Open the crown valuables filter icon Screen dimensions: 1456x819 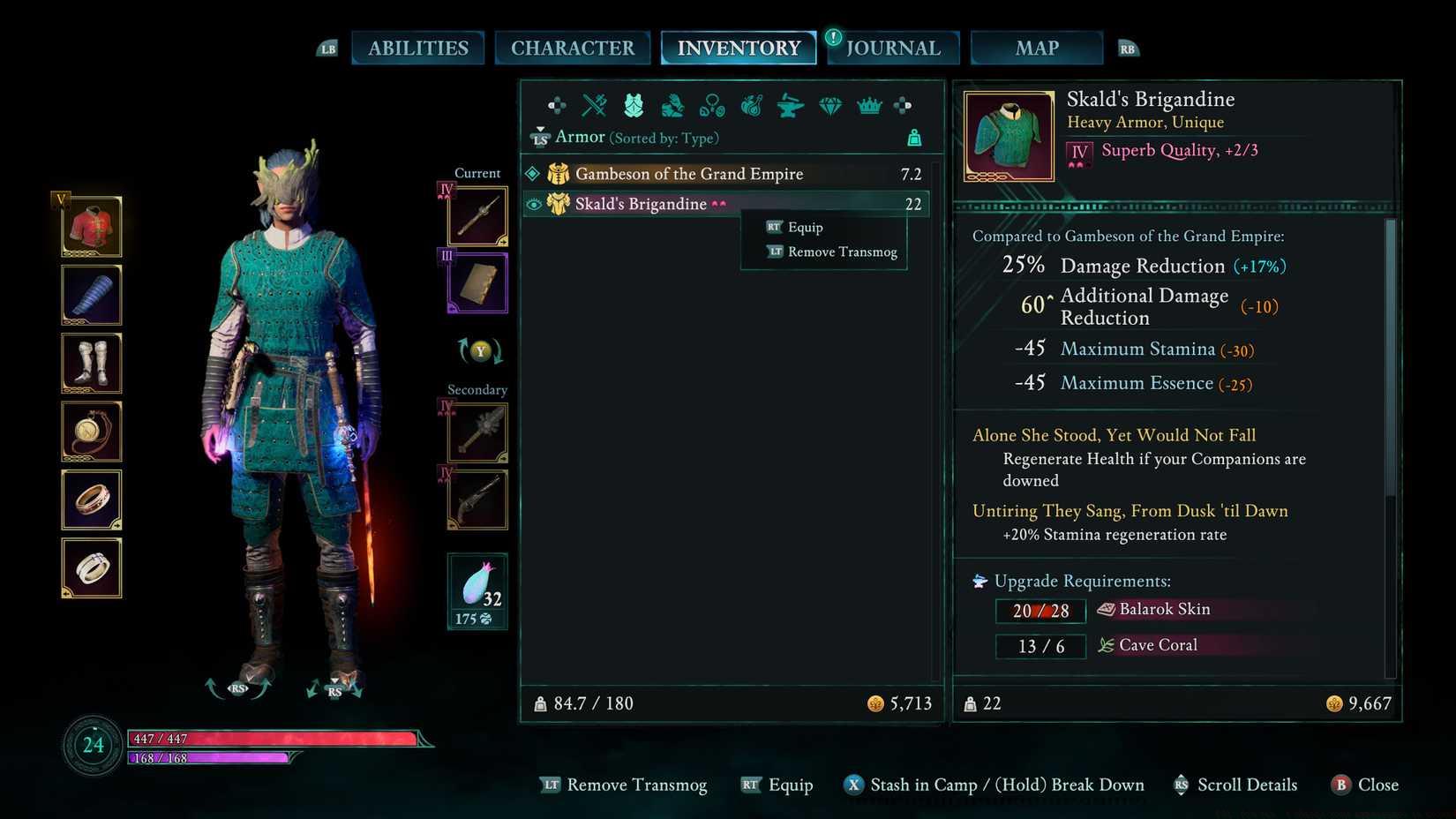(x=867, y=106)
